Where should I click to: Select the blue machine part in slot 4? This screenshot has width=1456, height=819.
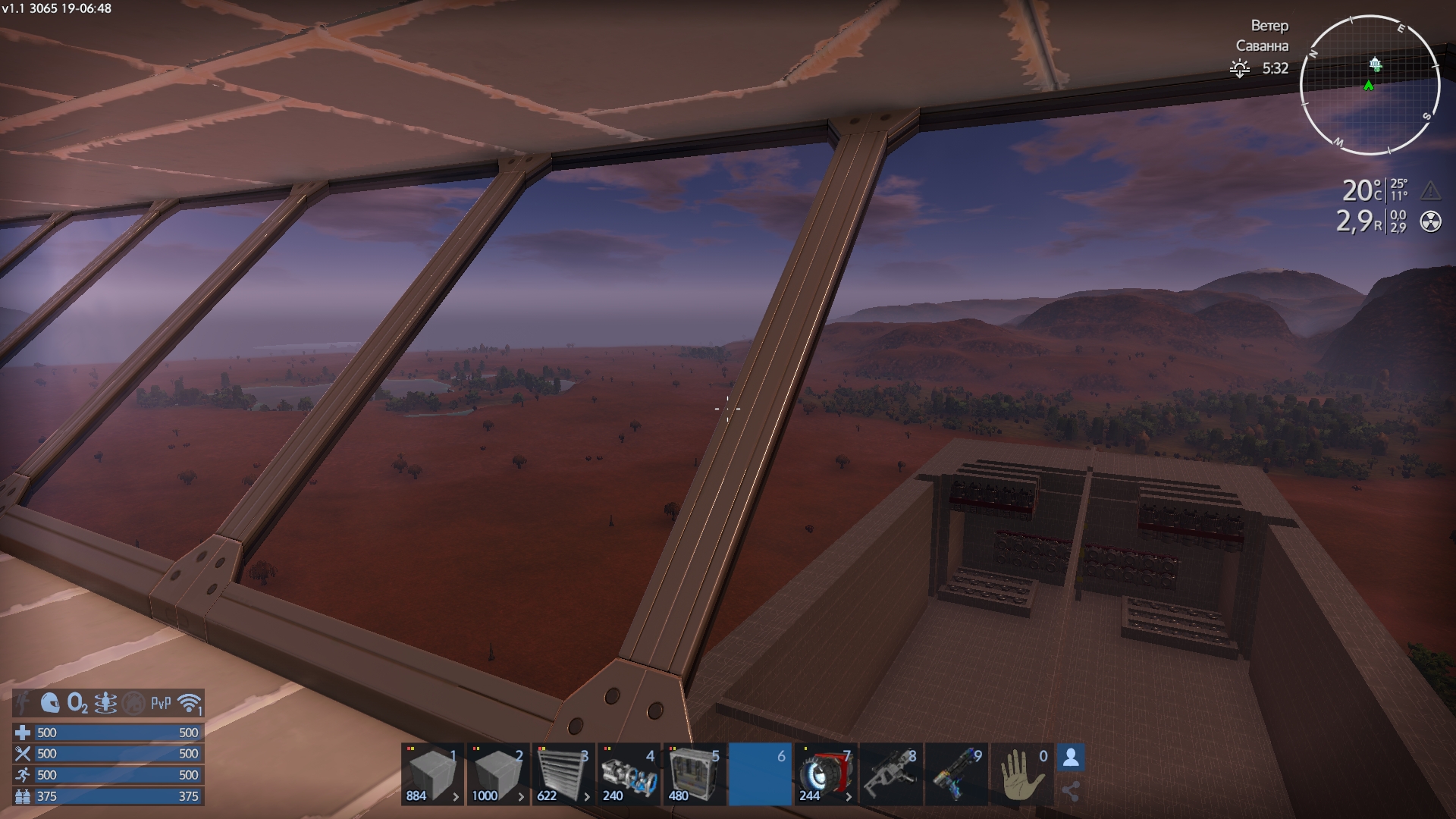coord(628,773)
